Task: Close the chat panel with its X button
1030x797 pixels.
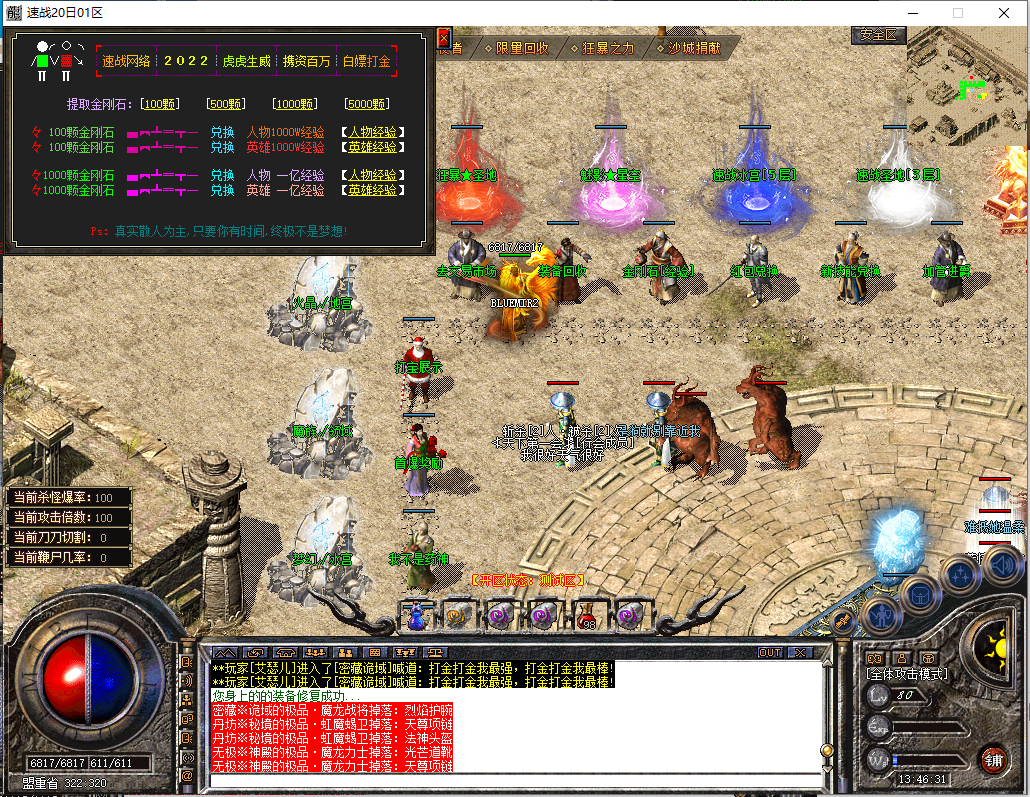Action: coord(799,652)
